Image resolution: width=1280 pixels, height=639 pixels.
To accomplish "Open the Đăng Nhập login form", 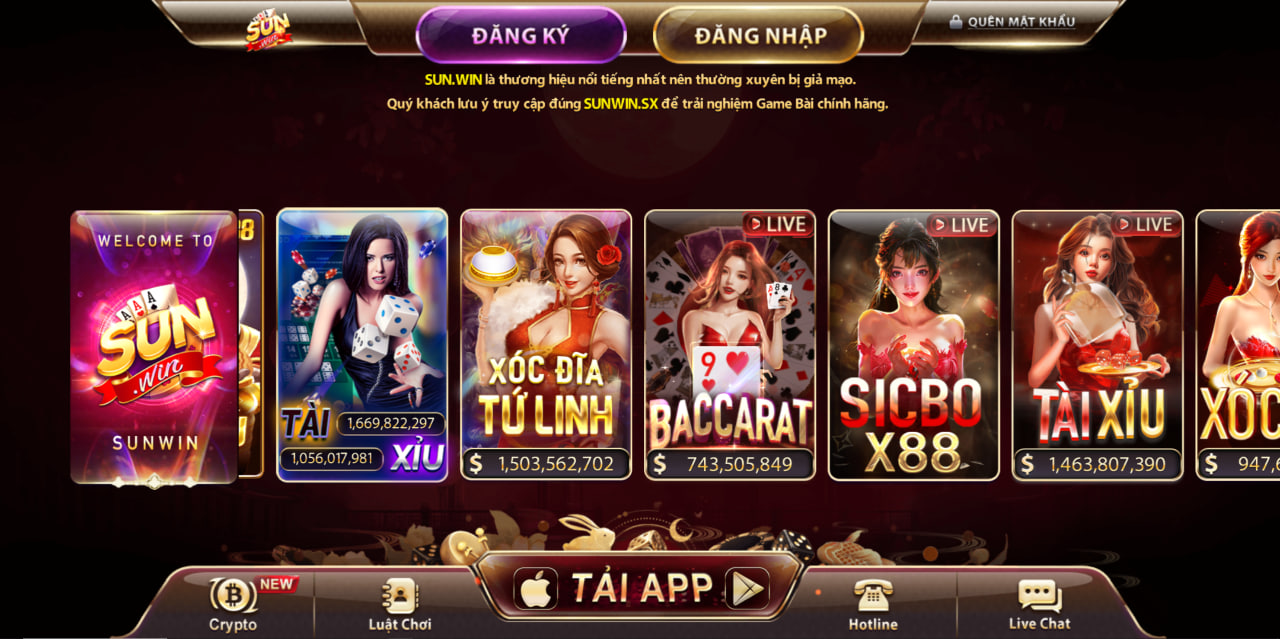I will [760, 35].
